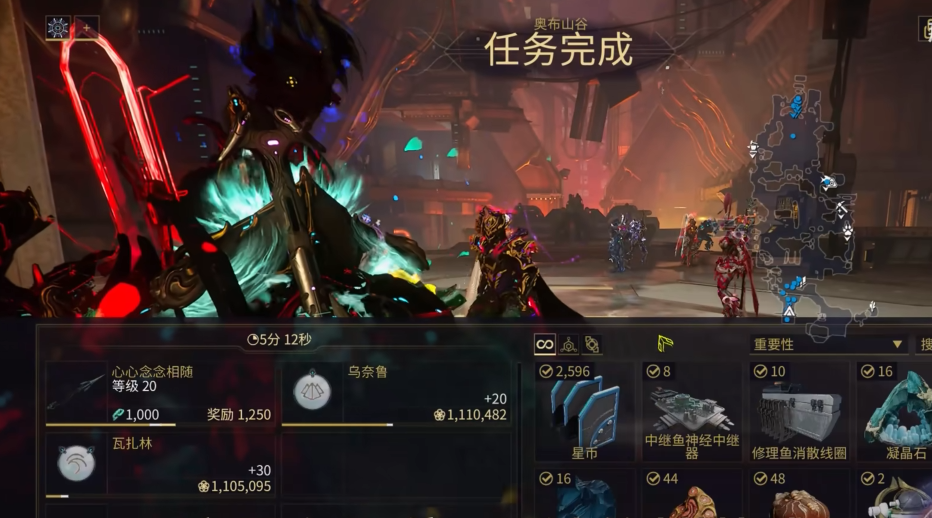This screenshot has height=518, width=932.
Task: Select the 凝晶石 reward tile
Action: tap(894, 411)
